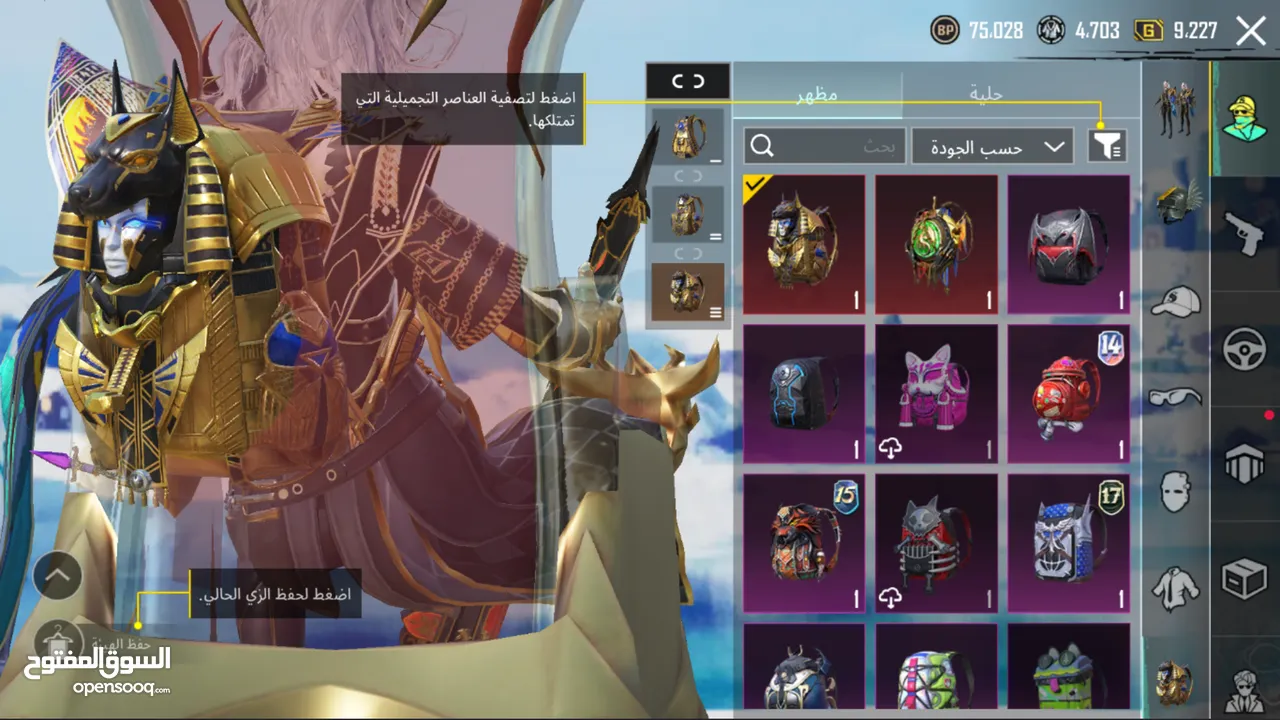This screenshot has height=720, width=1280.
Task: Open the baseball cap headwear category
Action: pyautogui.click(x=1175, y=300)
